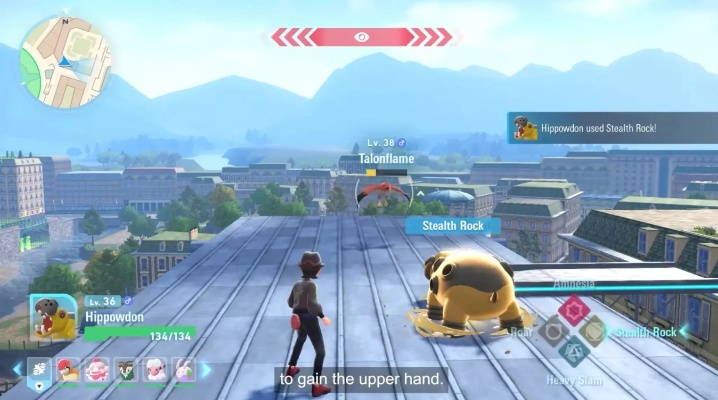Select the Flaaffy party slot
This screenshot has width=718, height=400.
(x=156, y=371)
